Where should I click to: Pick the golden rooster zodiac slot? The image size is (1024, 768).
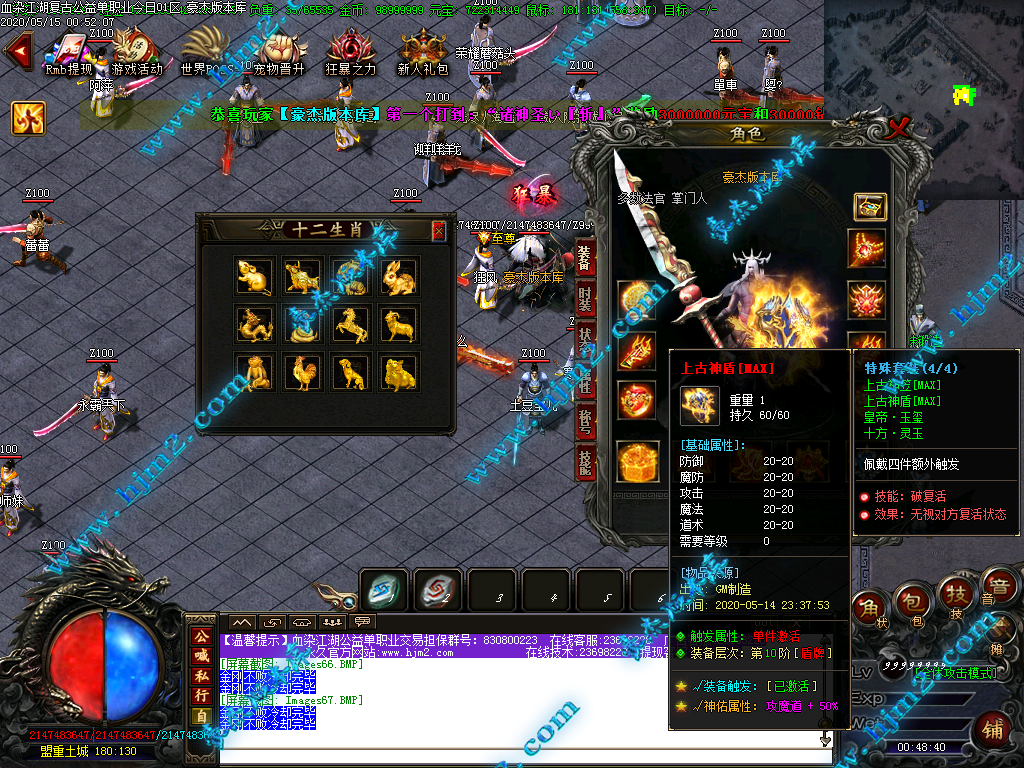point(302,373)
